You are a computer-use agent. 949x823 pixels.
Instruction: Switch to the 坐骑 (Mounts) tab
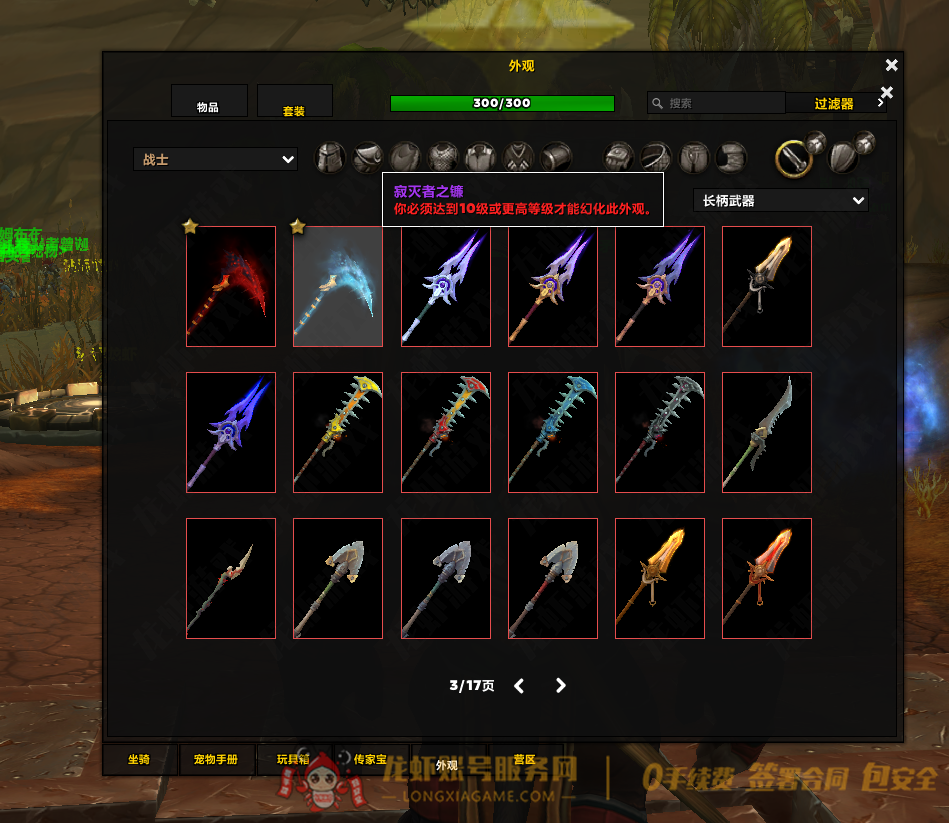139,760
